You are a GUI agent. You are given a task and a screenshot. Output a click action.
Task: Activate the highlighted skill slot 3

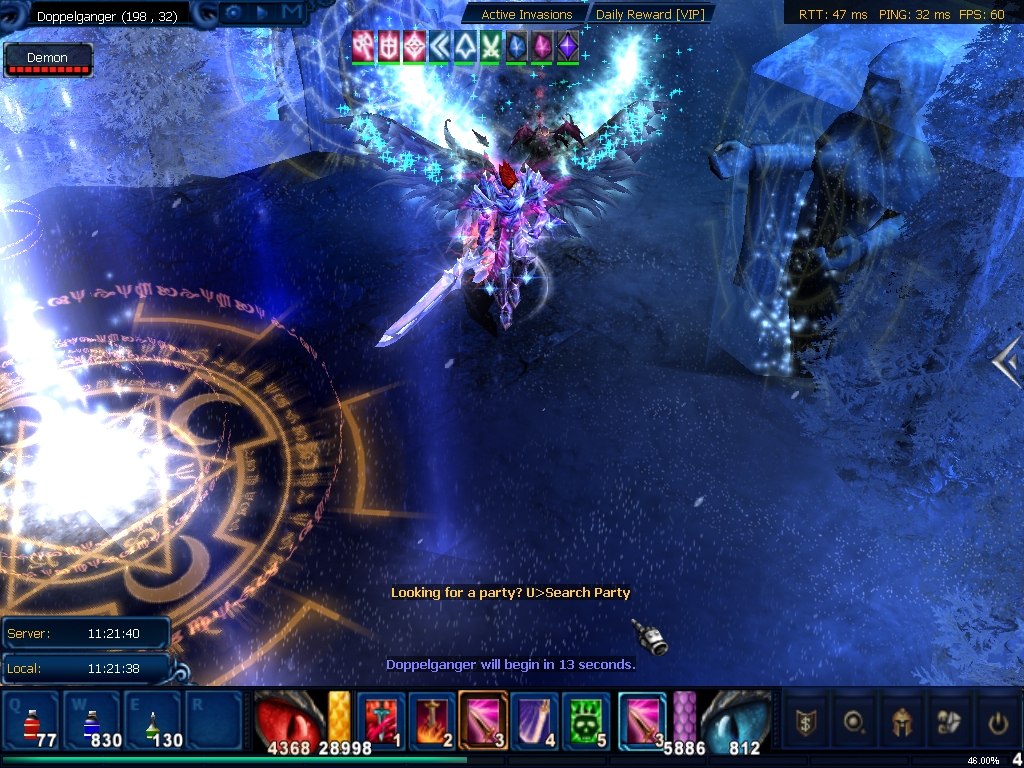(483, 719)
